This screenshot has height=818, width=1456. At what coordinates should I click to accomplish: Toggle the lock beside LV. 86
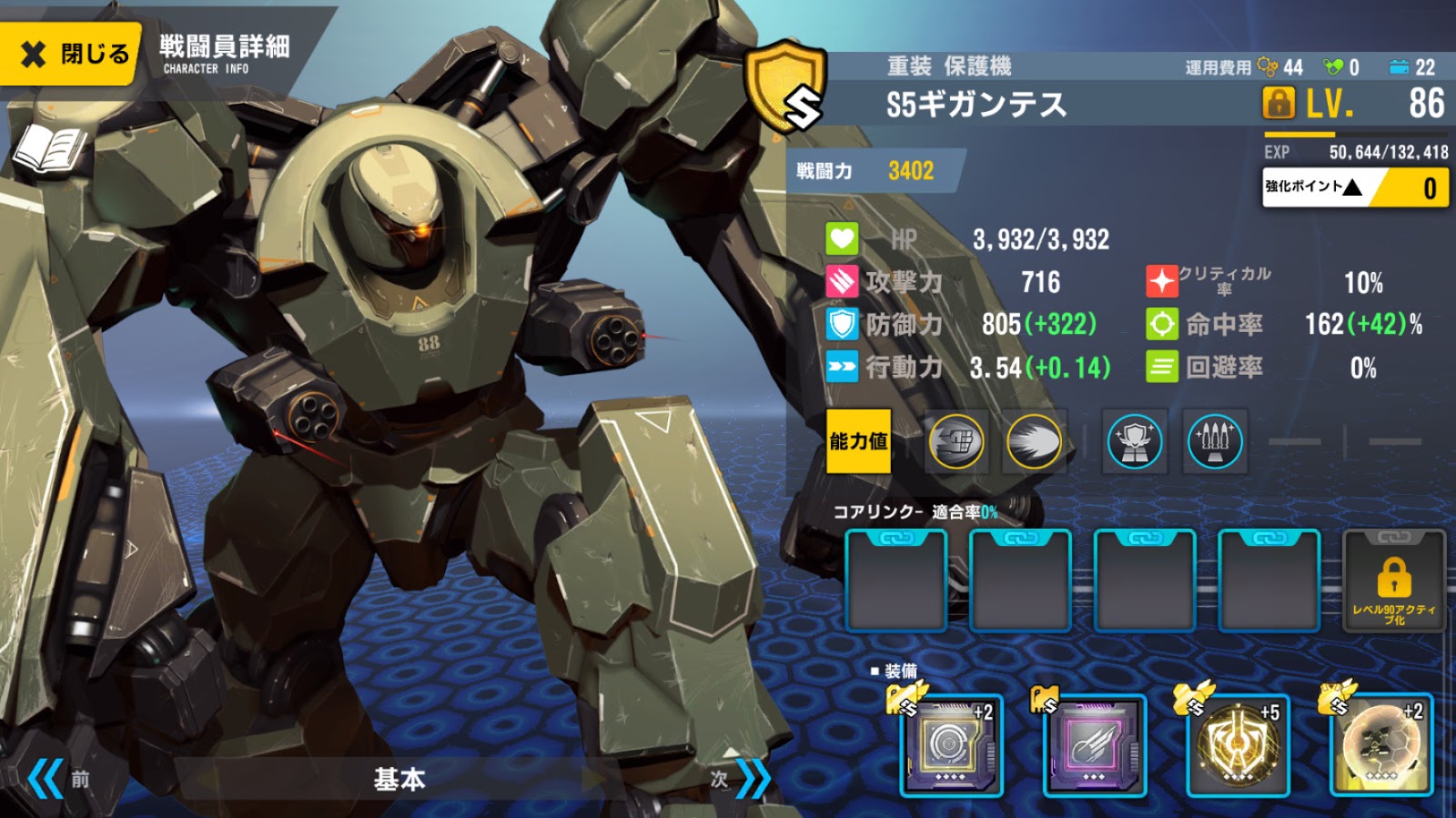pos(1278,105)
